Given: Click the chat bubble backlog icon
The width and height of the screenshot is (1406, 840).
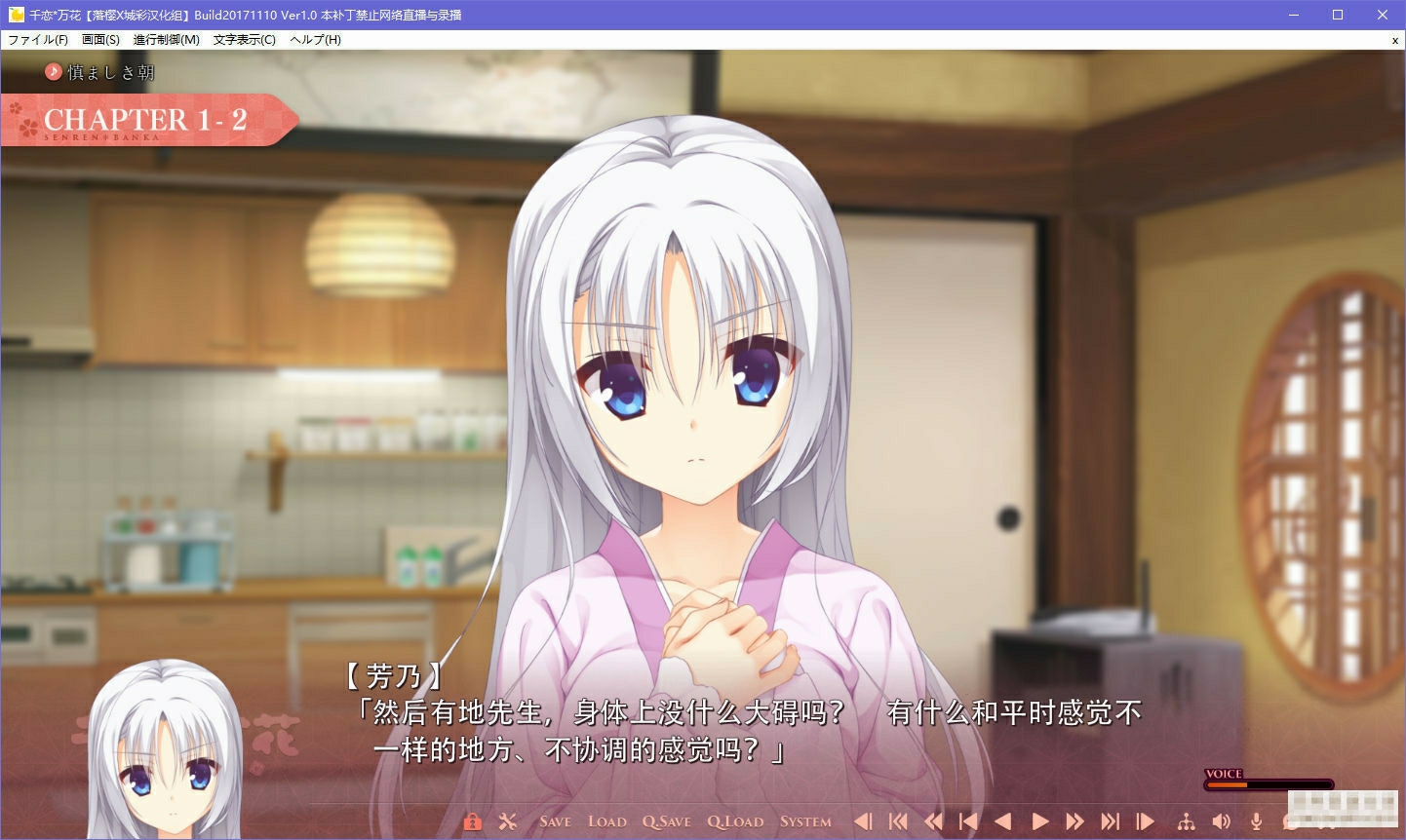Looking at the screenshot, I should pos(1291,821).
